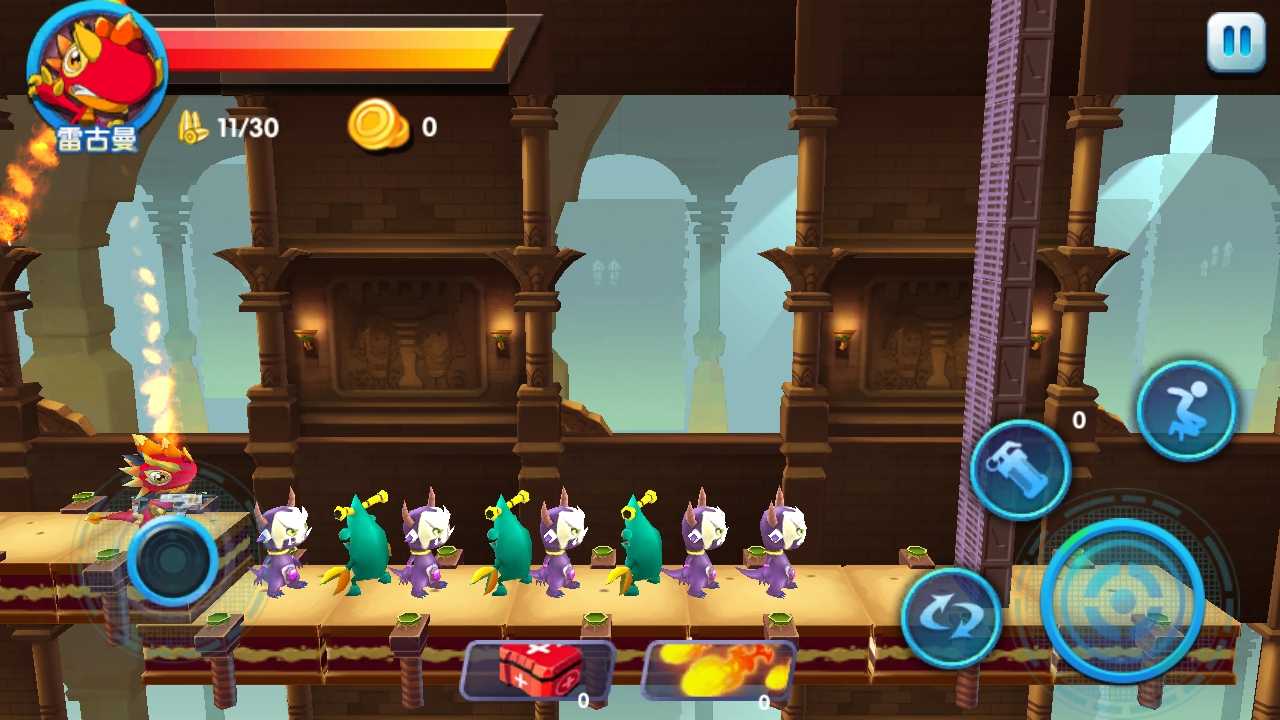The width and height of the screenshot is (1280, 720).
Task: Fire with the large crosshair button
Action: click(x=1122, y=600)
